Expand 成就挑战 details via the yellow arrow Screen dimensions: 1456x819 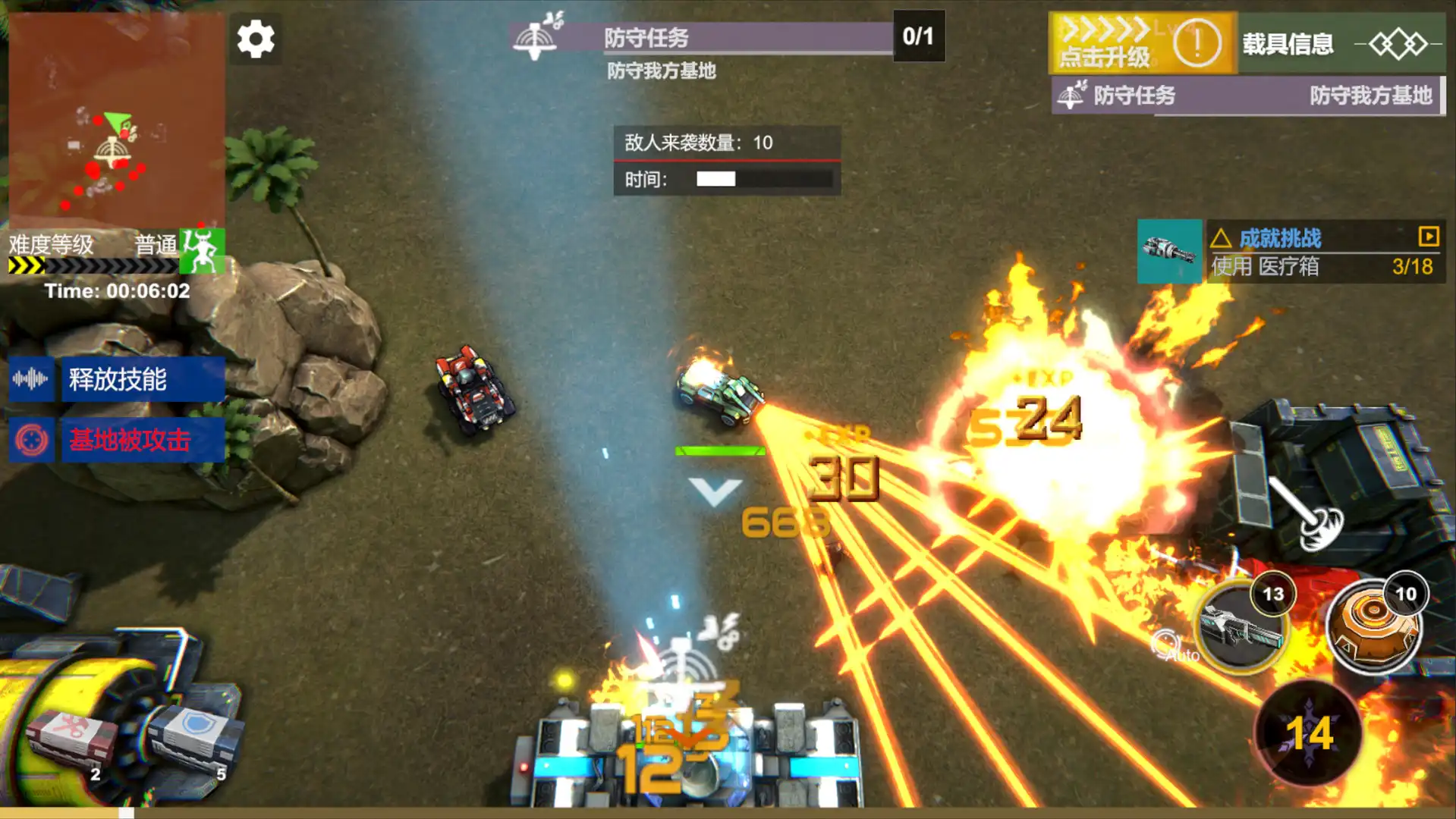click(1429, 237)
